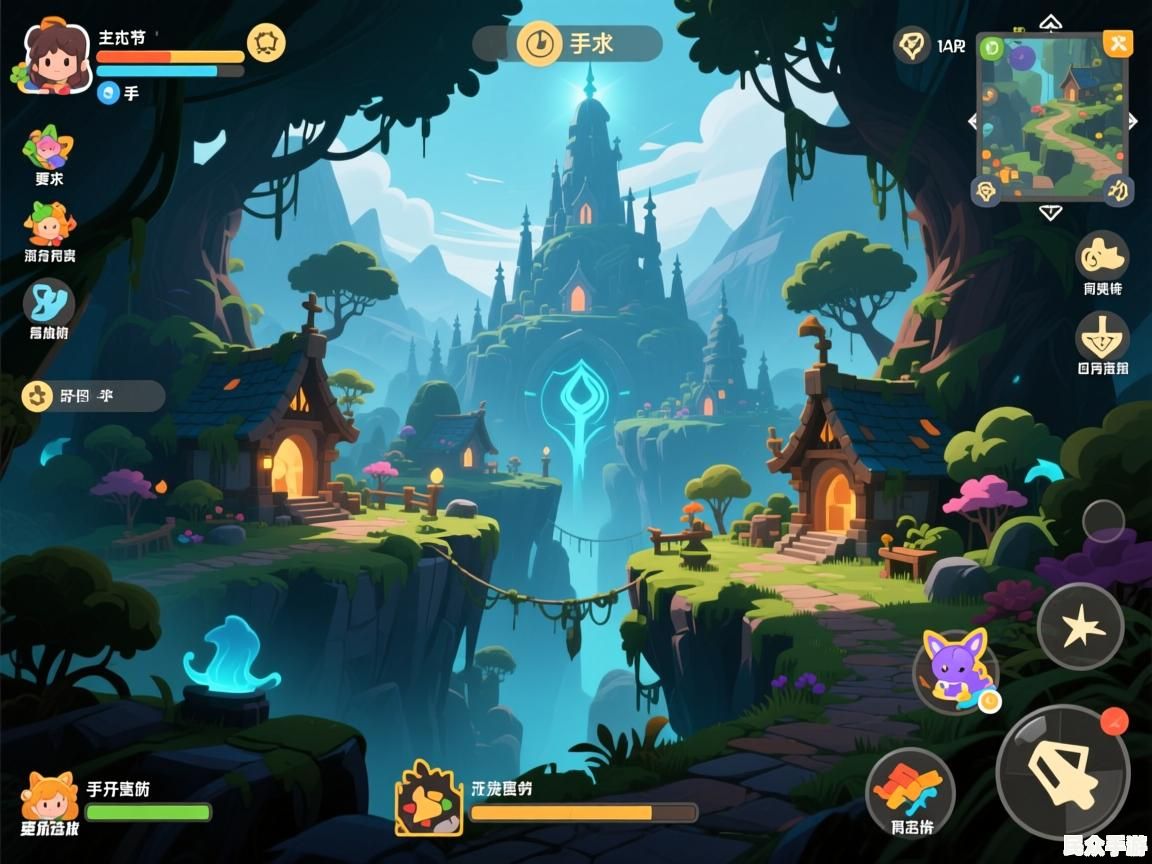Activate the blue swirl icon button
Image resolution: width=1152 pixels, height=864 pixels.
tap(48, 302)
